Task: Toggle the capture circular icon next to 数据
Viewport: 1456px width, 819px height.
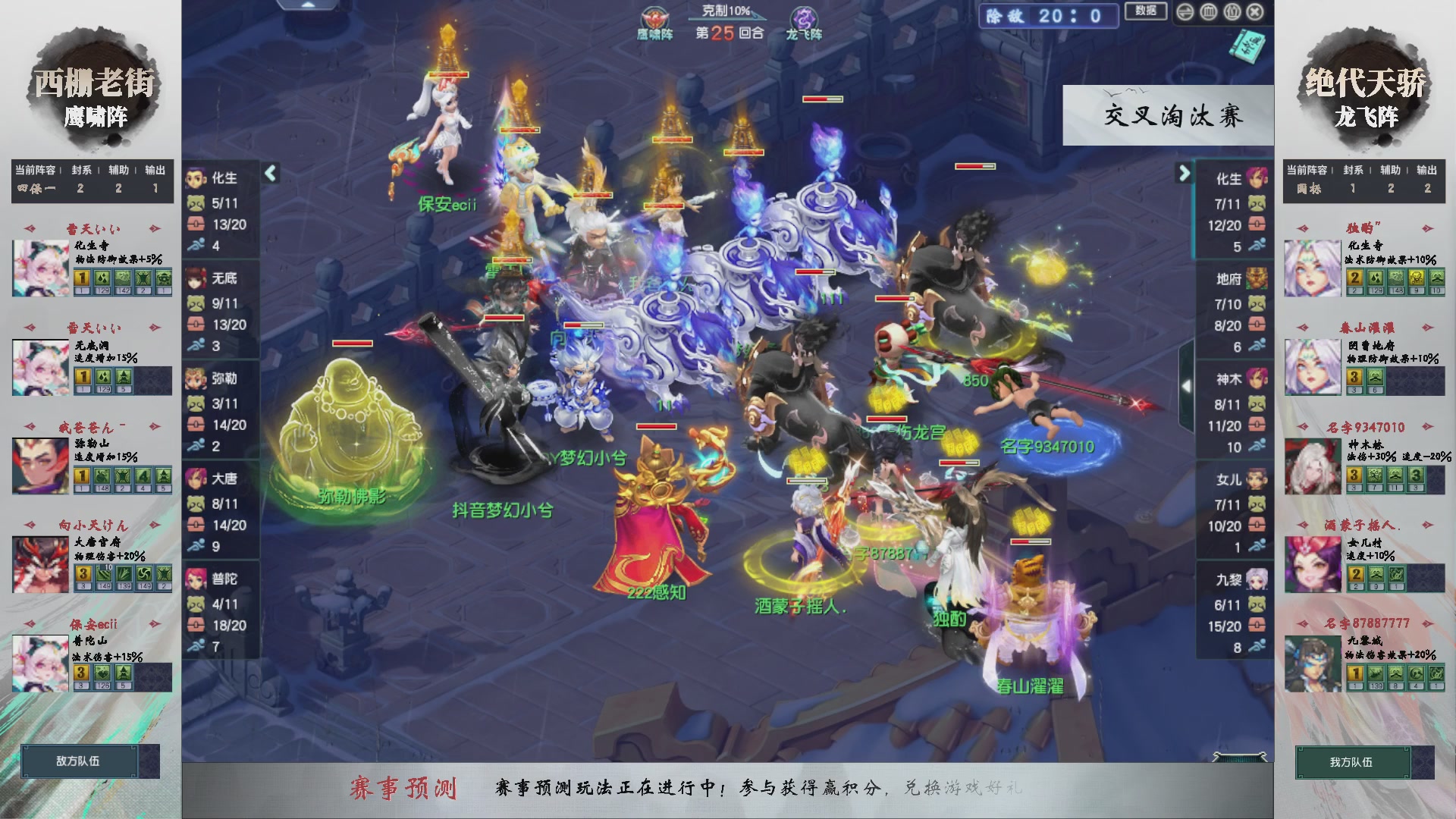Action: 1209,11
